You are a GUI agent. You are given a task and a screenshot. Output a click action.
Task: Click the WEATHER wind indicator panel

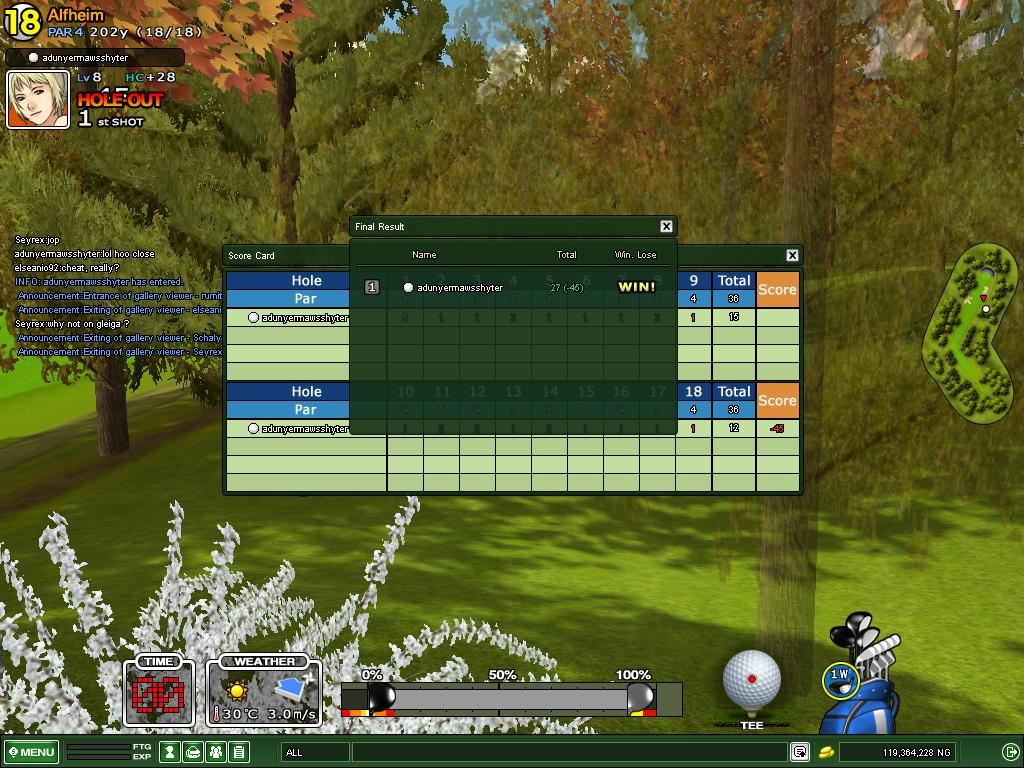coord(264,692)
